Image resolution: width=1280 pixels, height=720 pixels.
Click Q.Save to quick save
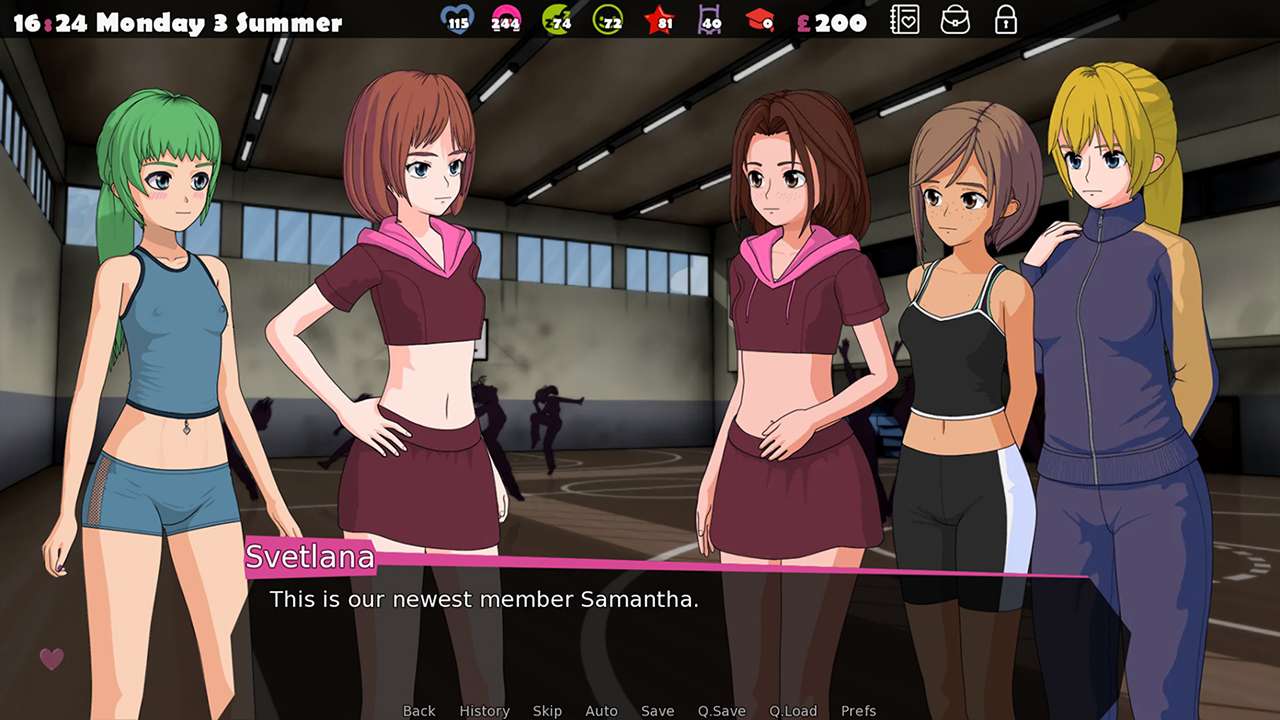tap(721, 711)
